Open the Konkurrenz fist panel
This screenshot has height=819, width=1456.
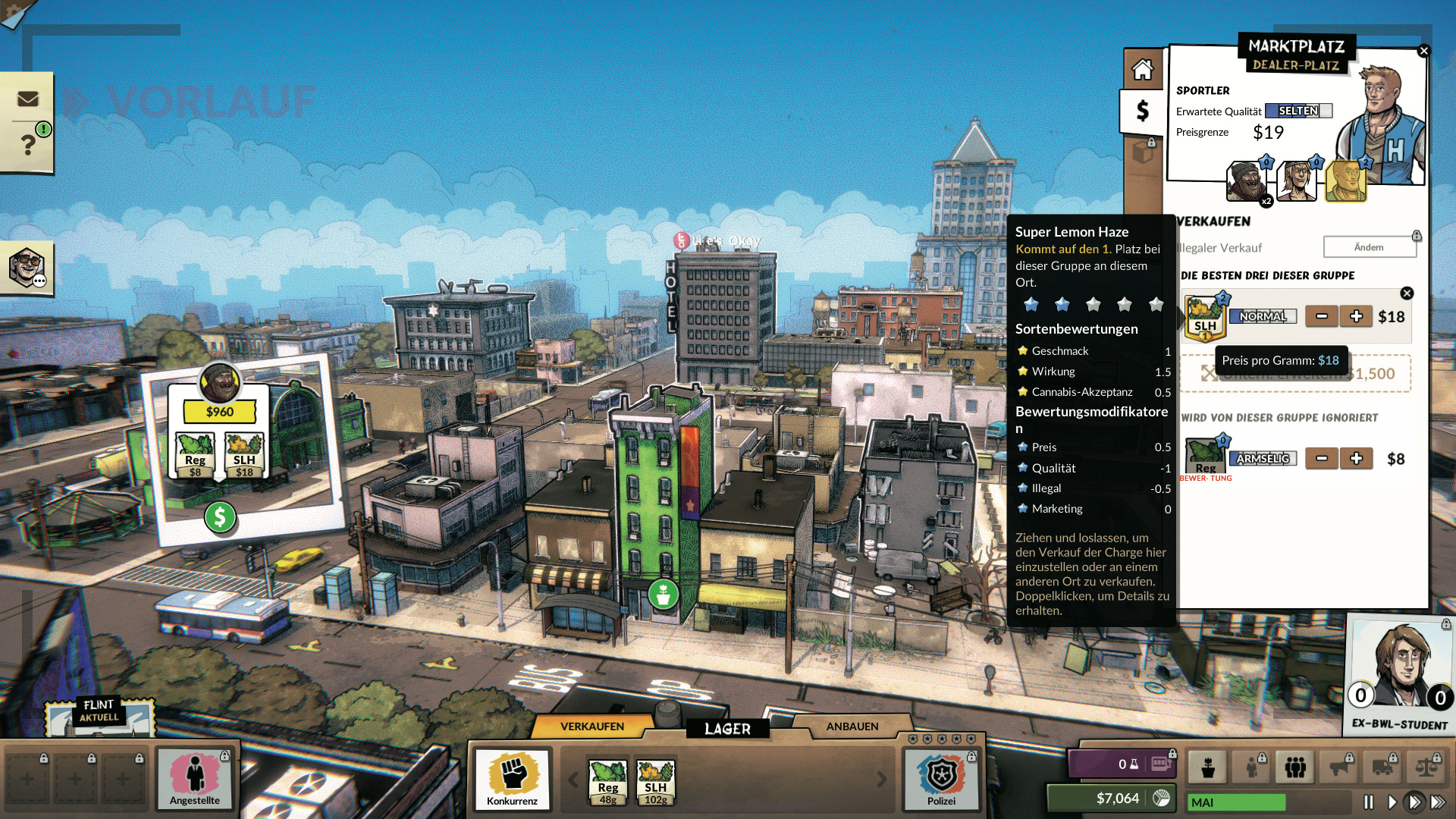513,780
